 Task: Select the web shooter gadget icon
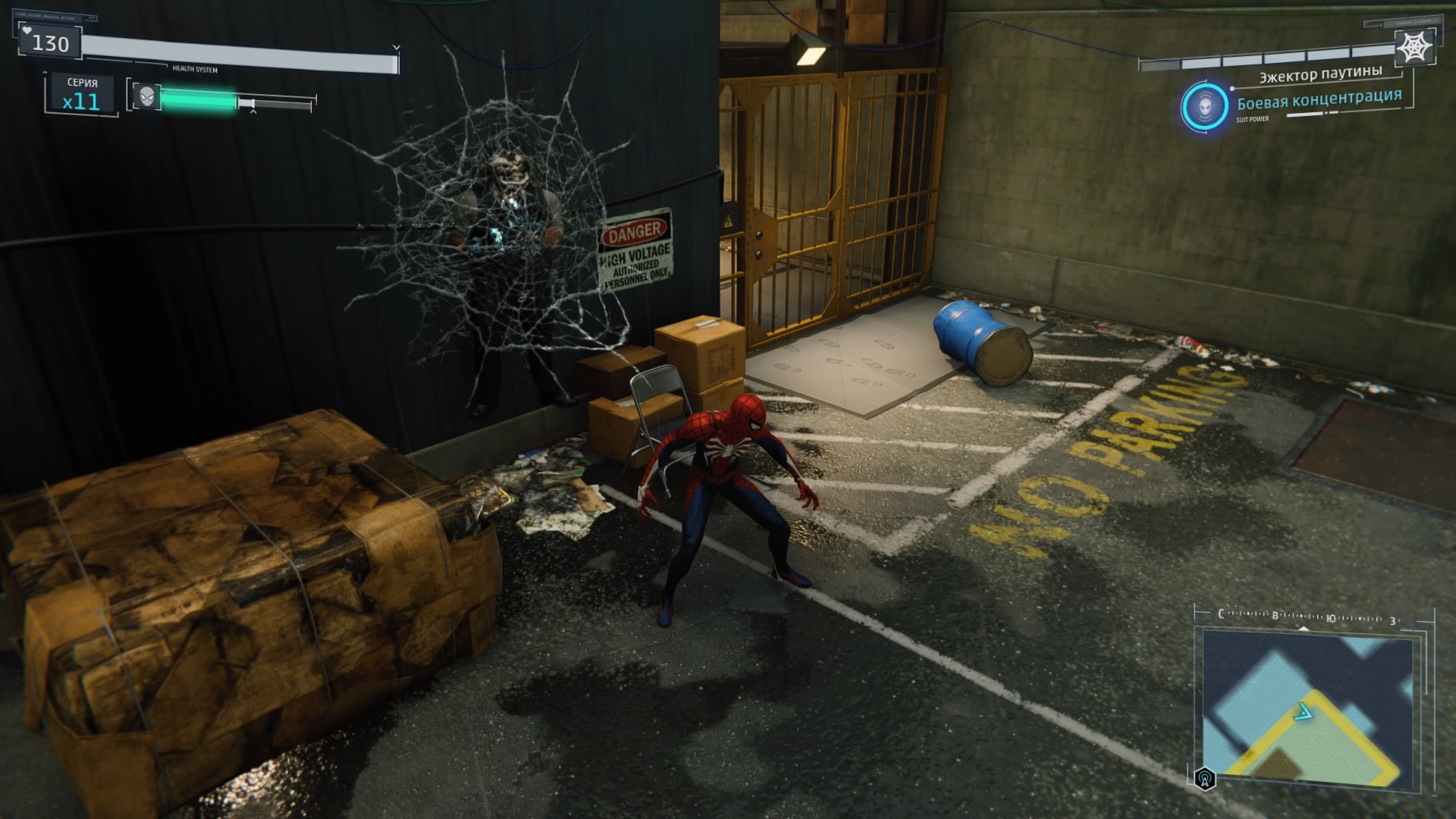[x=1414, y=49]
